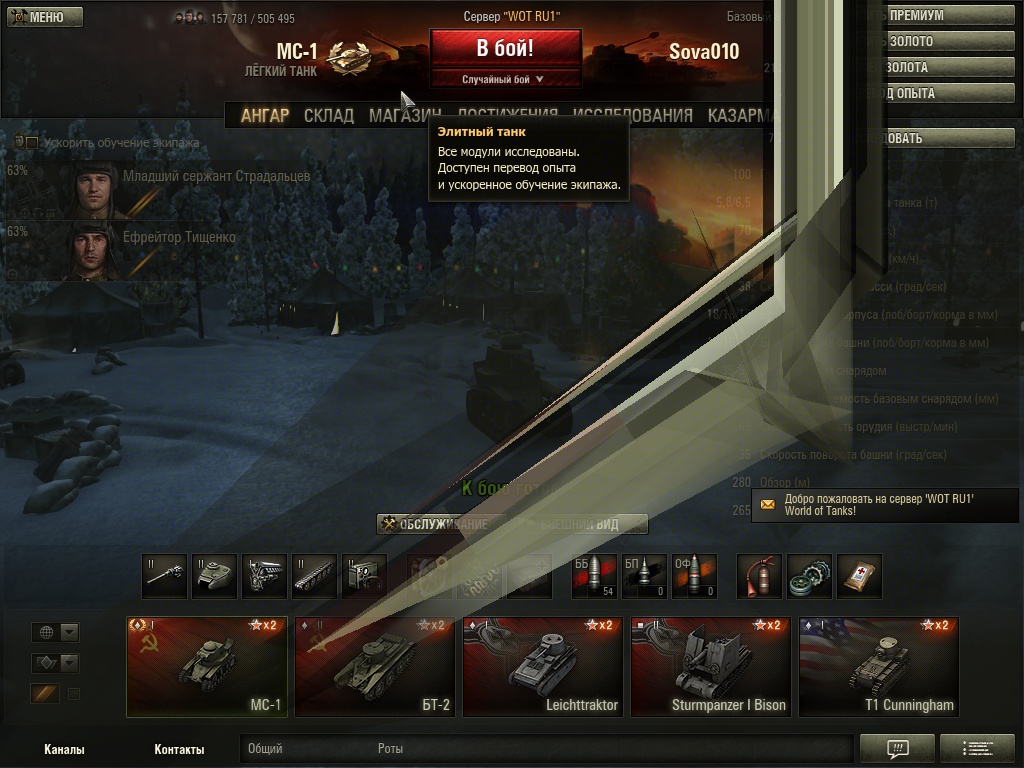Select the T1 Cunningham tank

pyautogui.click(x=879, y=667)
